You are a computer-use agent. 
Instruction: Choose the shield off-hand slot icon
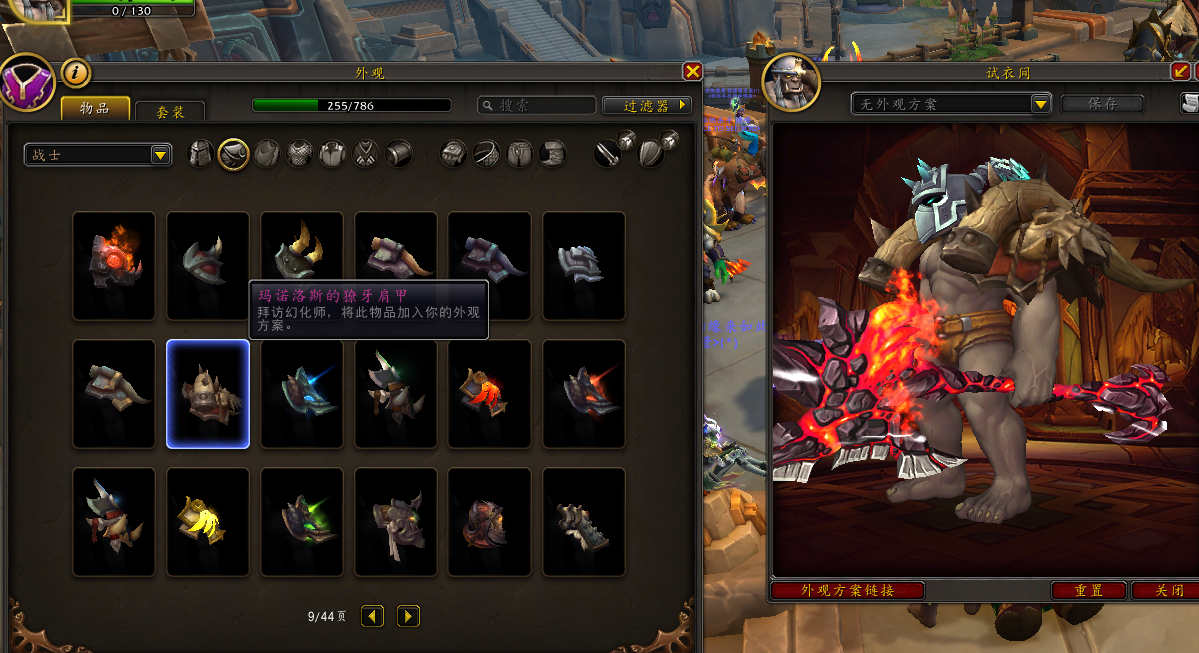652,153
